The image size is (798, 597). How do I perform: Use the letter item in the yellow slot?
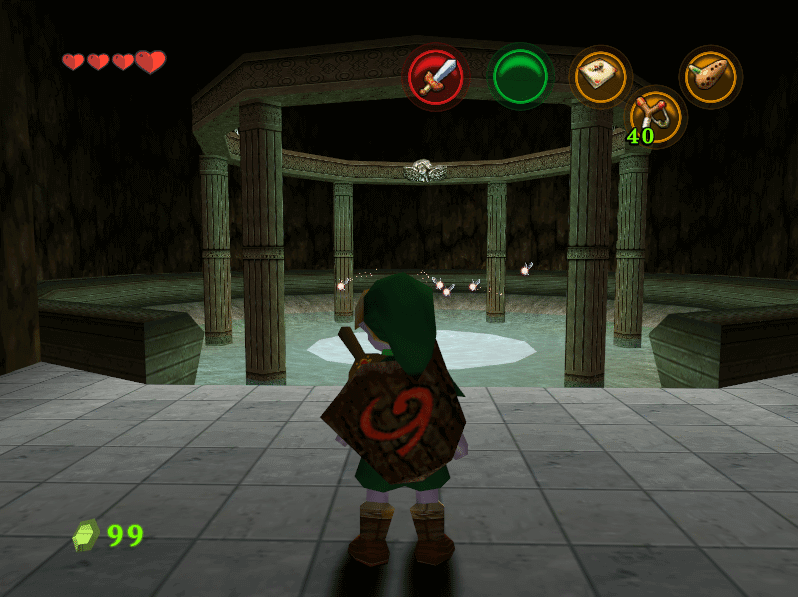click(x=601, y=77)
